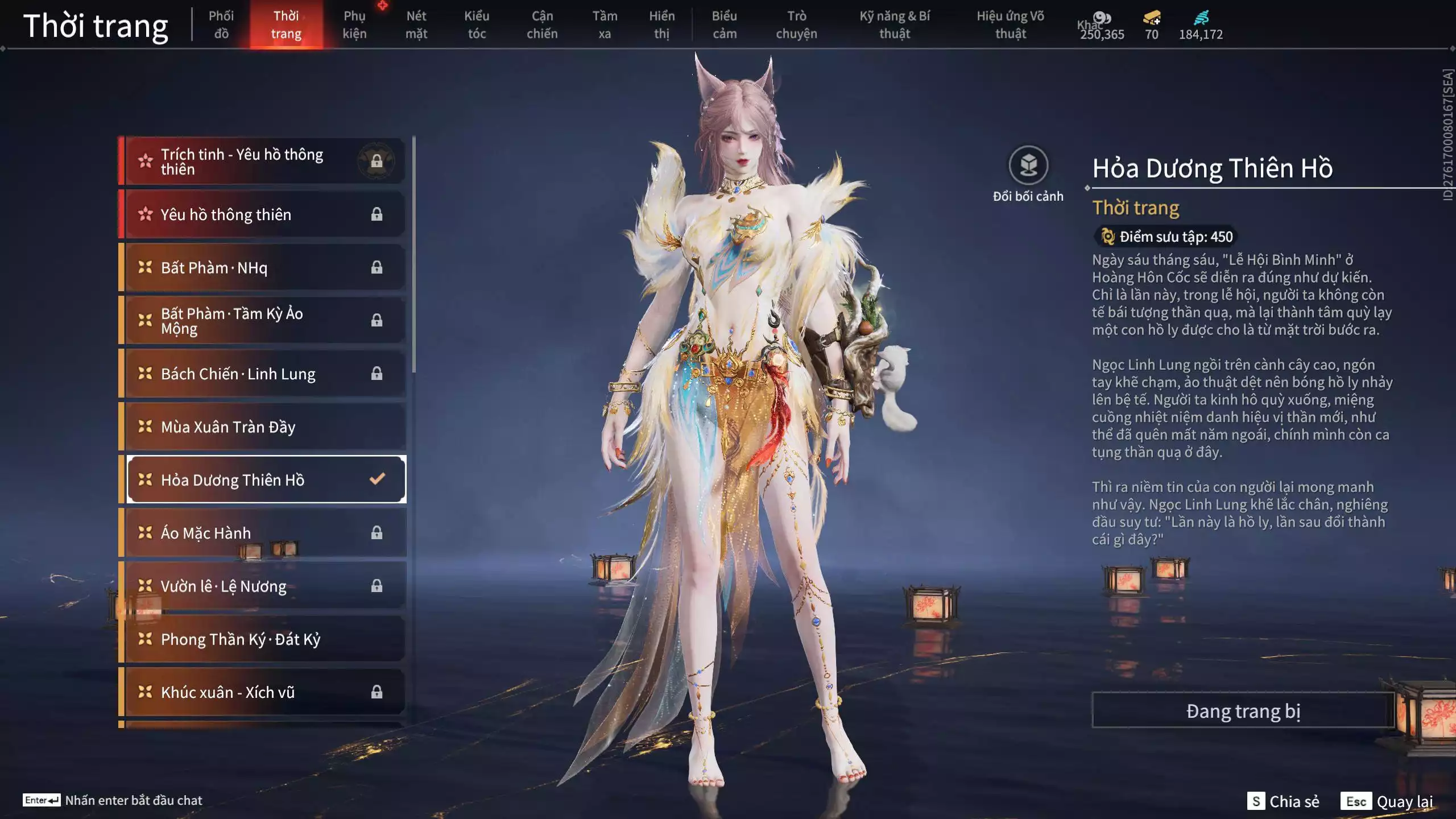Go to the Kiểu tóc tab
The image size is (1456, 819).
[x=477, y=25]
